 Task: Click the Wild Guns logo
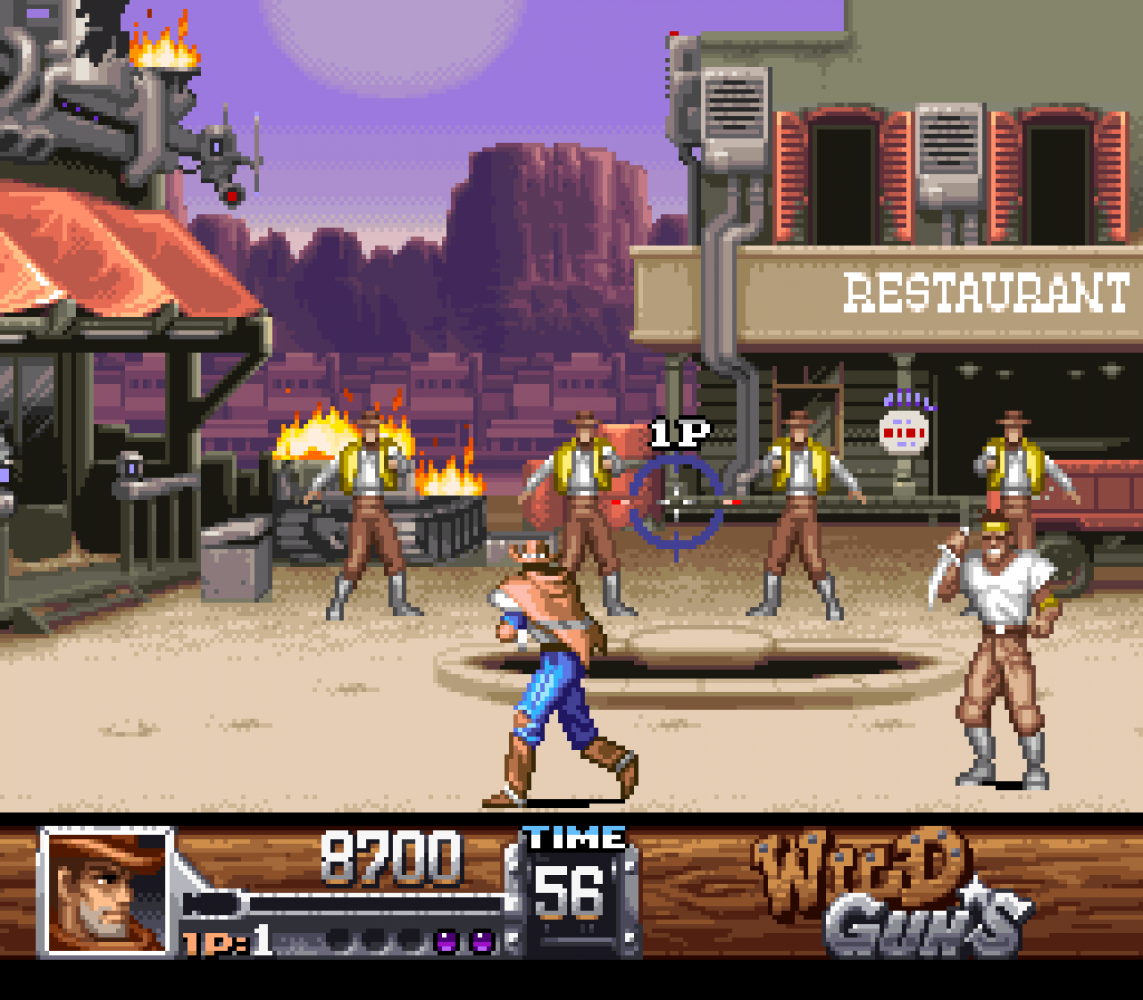880,893
